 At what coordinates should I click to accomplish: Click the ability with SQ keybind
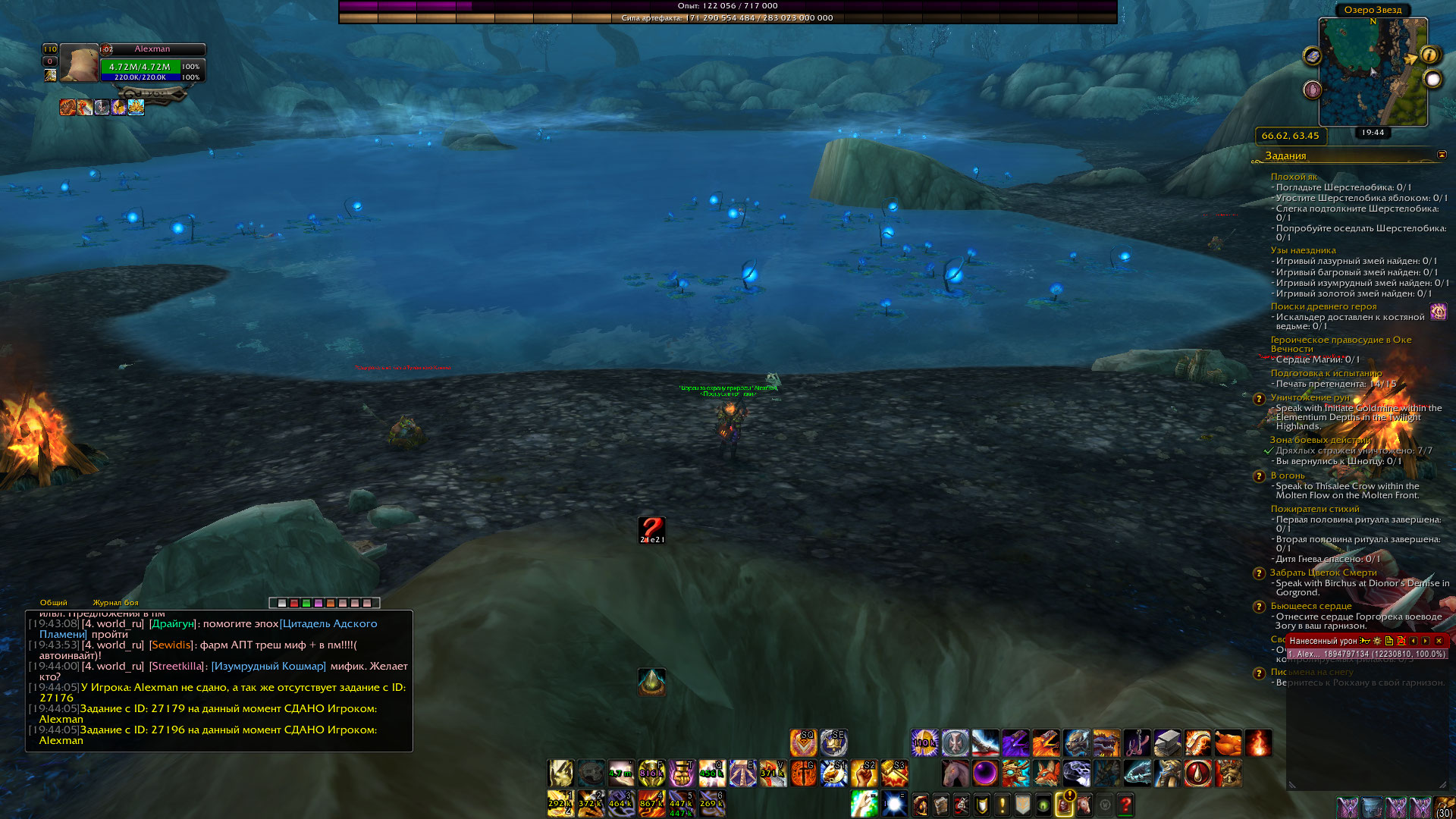[x=803, y=743]
